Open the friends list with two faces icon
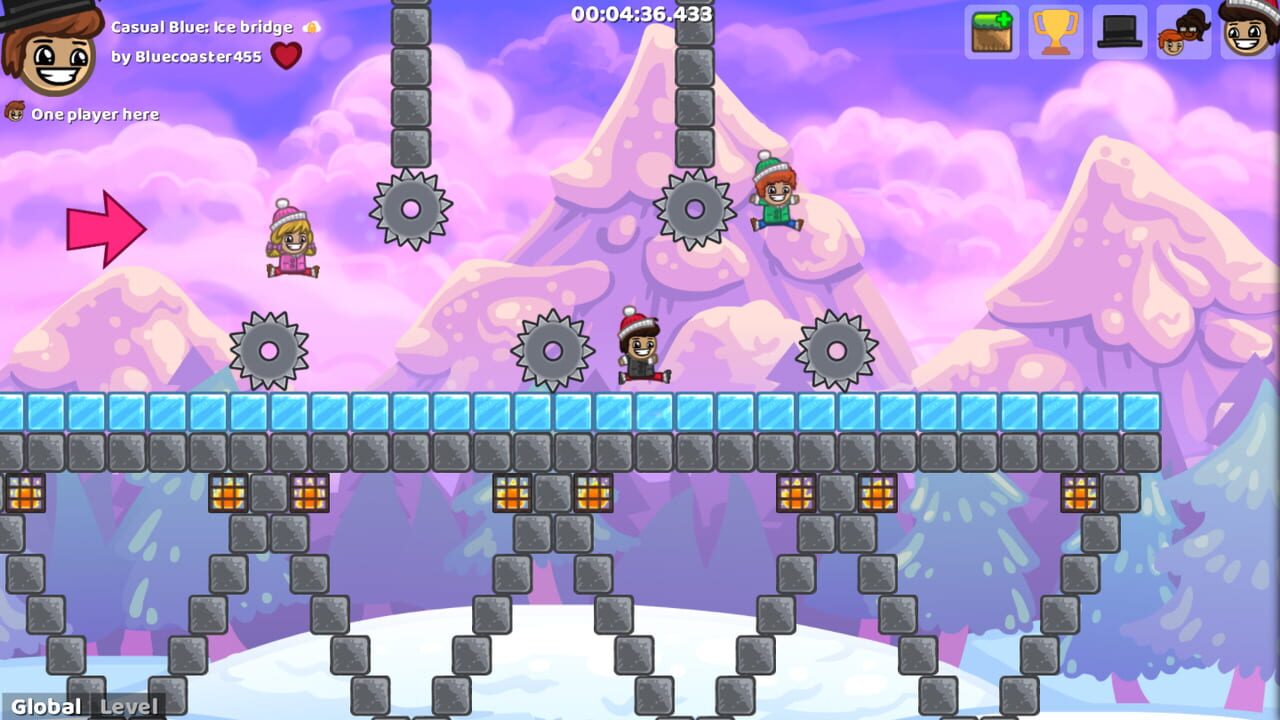 point(1183,32)
